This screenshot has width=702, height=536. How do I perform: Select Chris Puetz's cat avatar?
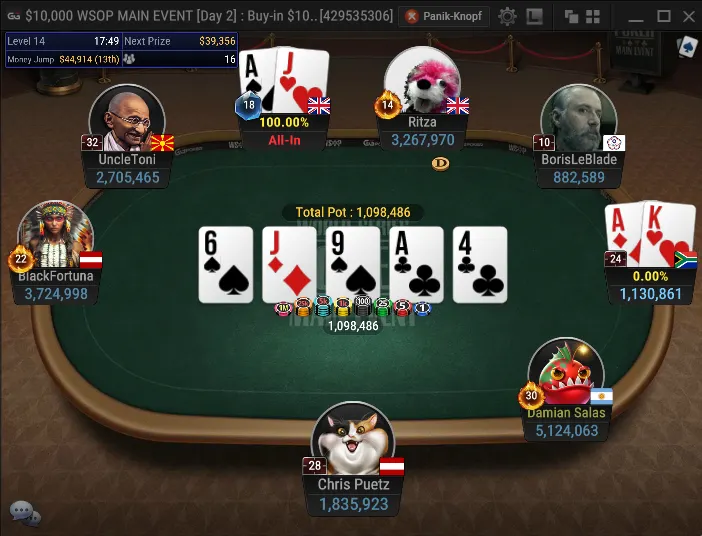click(x=351, y=441)
